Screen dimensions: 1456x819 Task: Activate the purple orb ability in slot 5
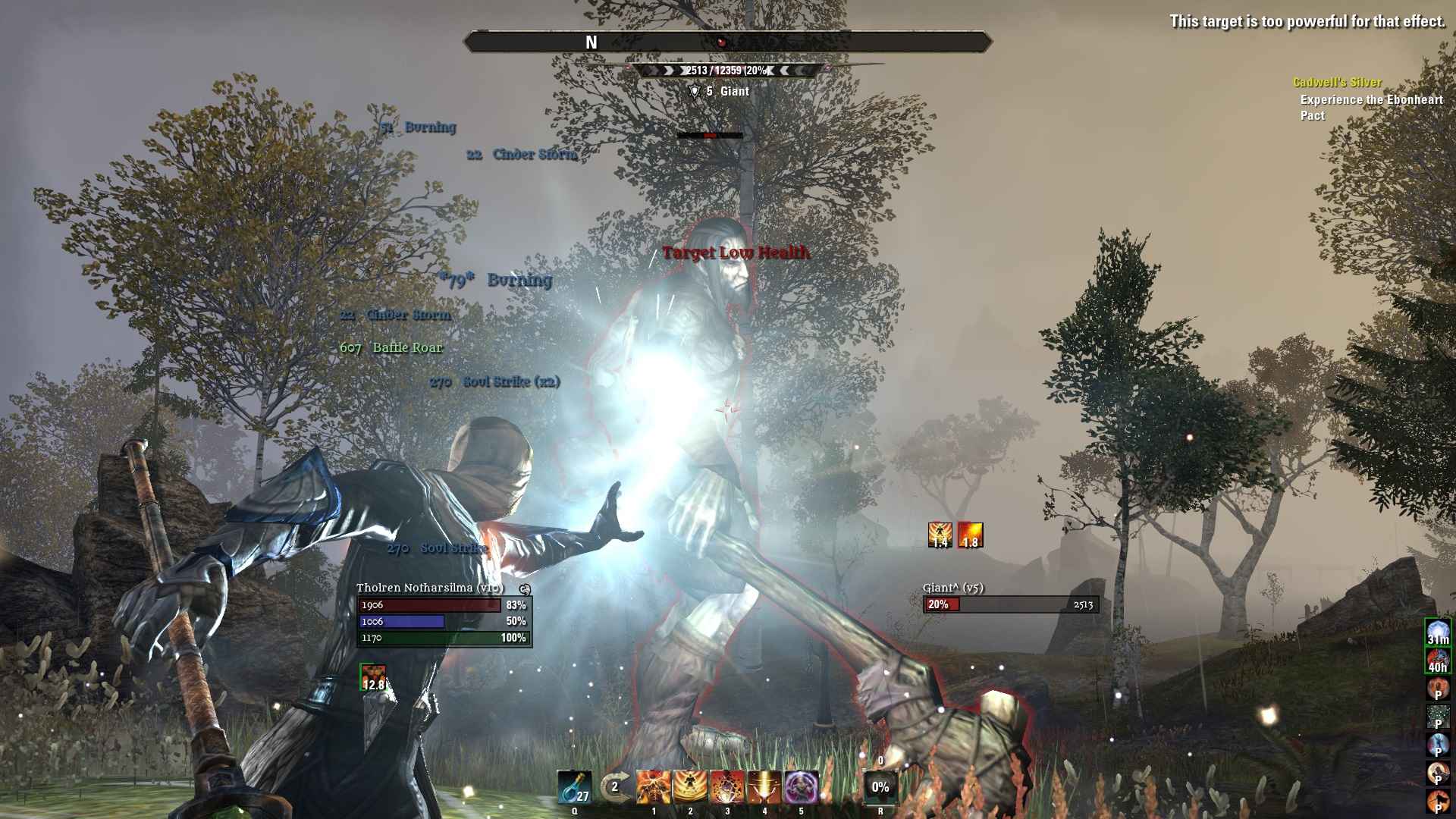pos(802,787)
